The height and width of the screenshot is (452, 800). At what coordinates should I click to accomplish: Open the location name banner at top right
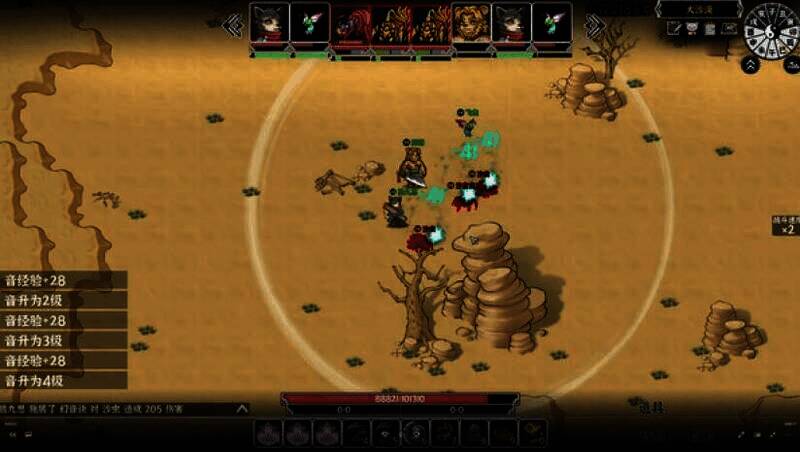click(698, 9)
